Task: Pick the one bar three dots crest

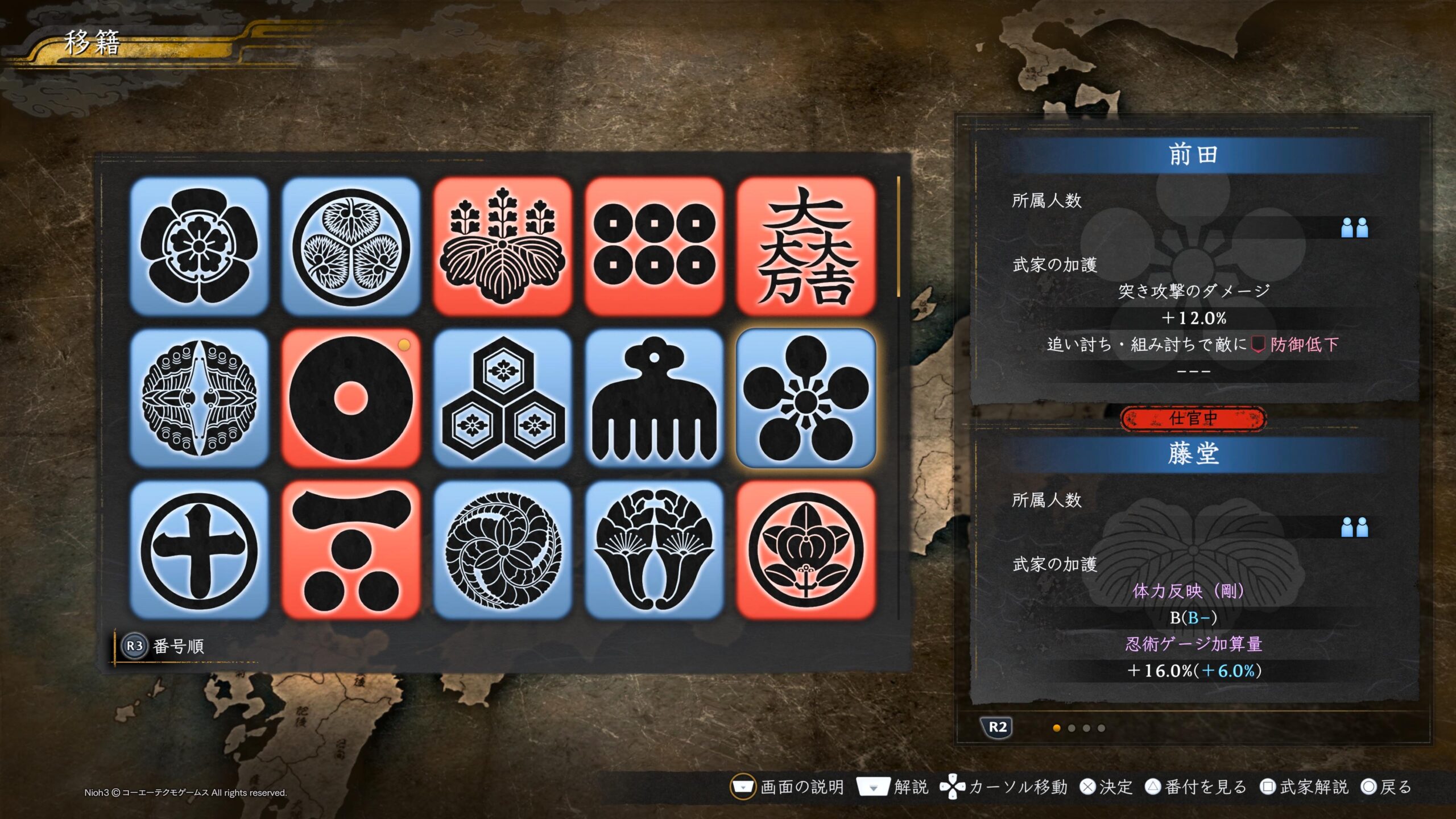Action: (x=351, y=550)
